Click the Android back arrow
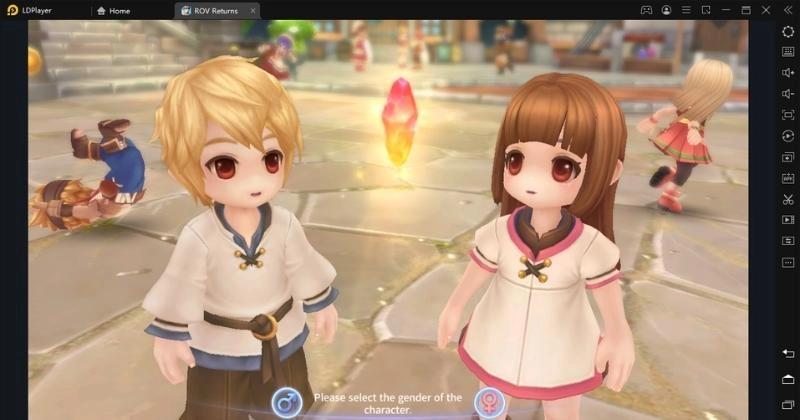 coord(788,354)
